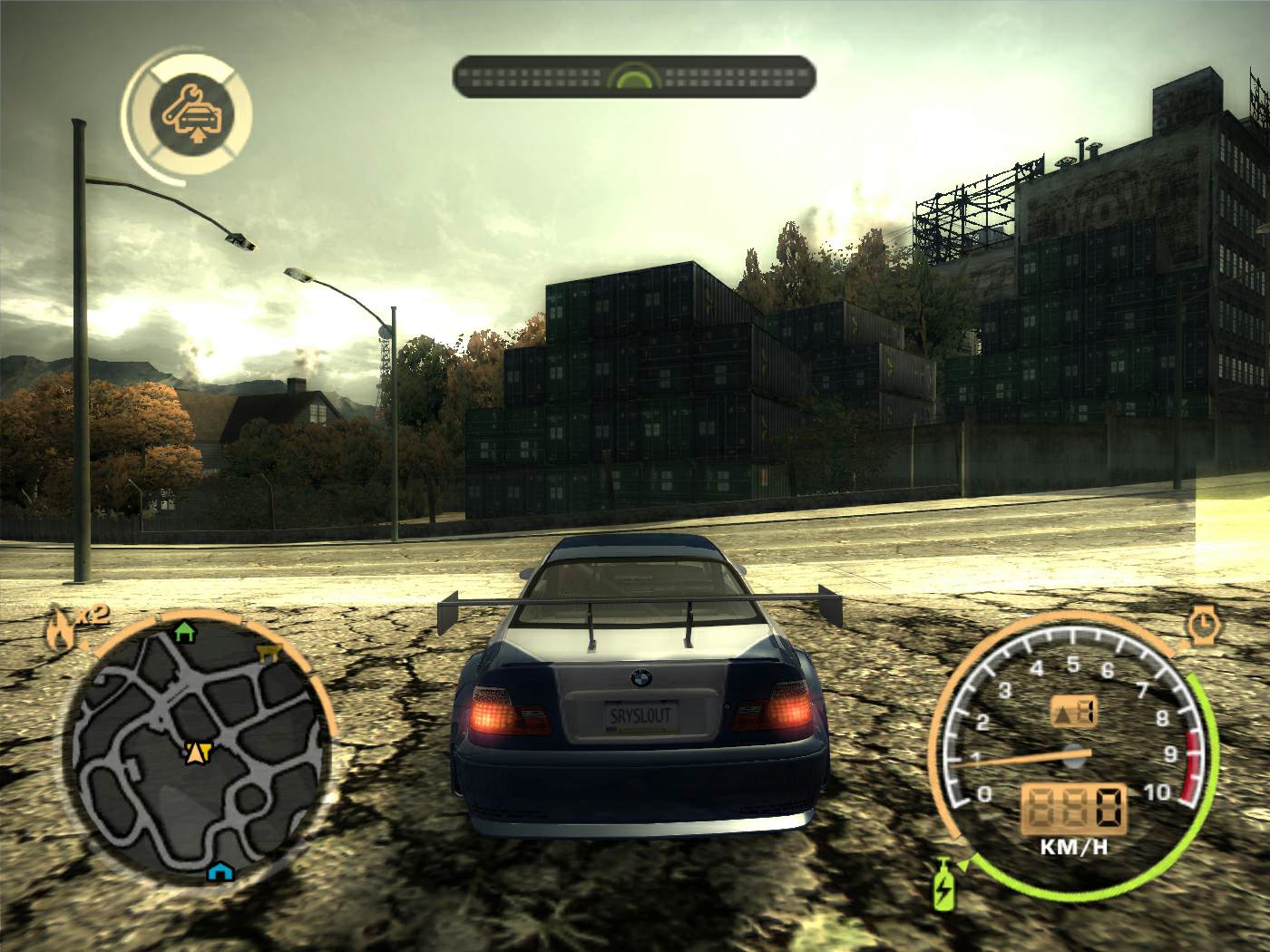This screenshot has height=952, width=1270.
Task: Click the orange player arrow on minimap
Action: tap(197, 751)
